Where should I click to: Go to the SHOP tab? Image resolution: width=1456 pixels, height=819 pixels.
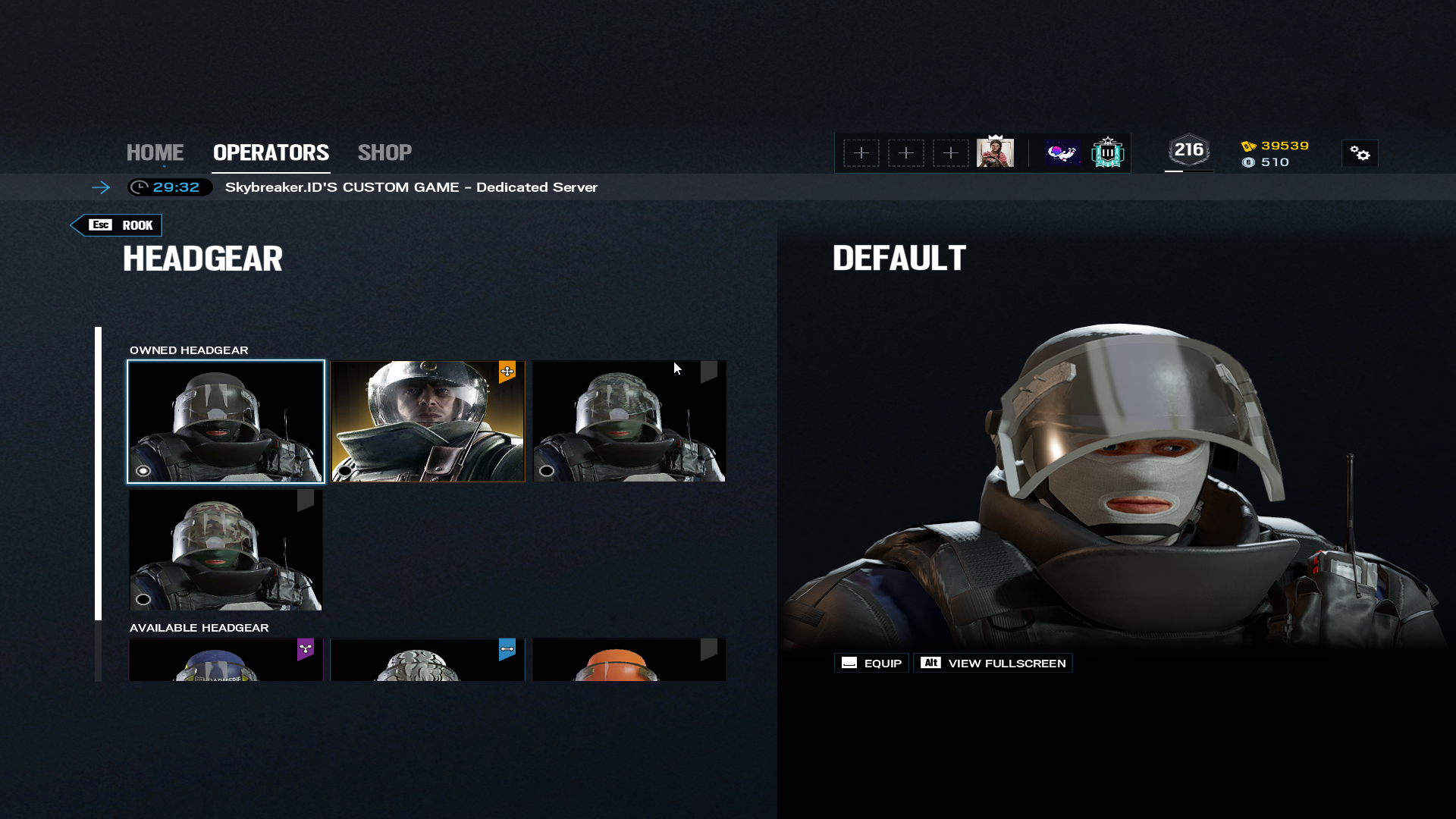pos(384,152)
